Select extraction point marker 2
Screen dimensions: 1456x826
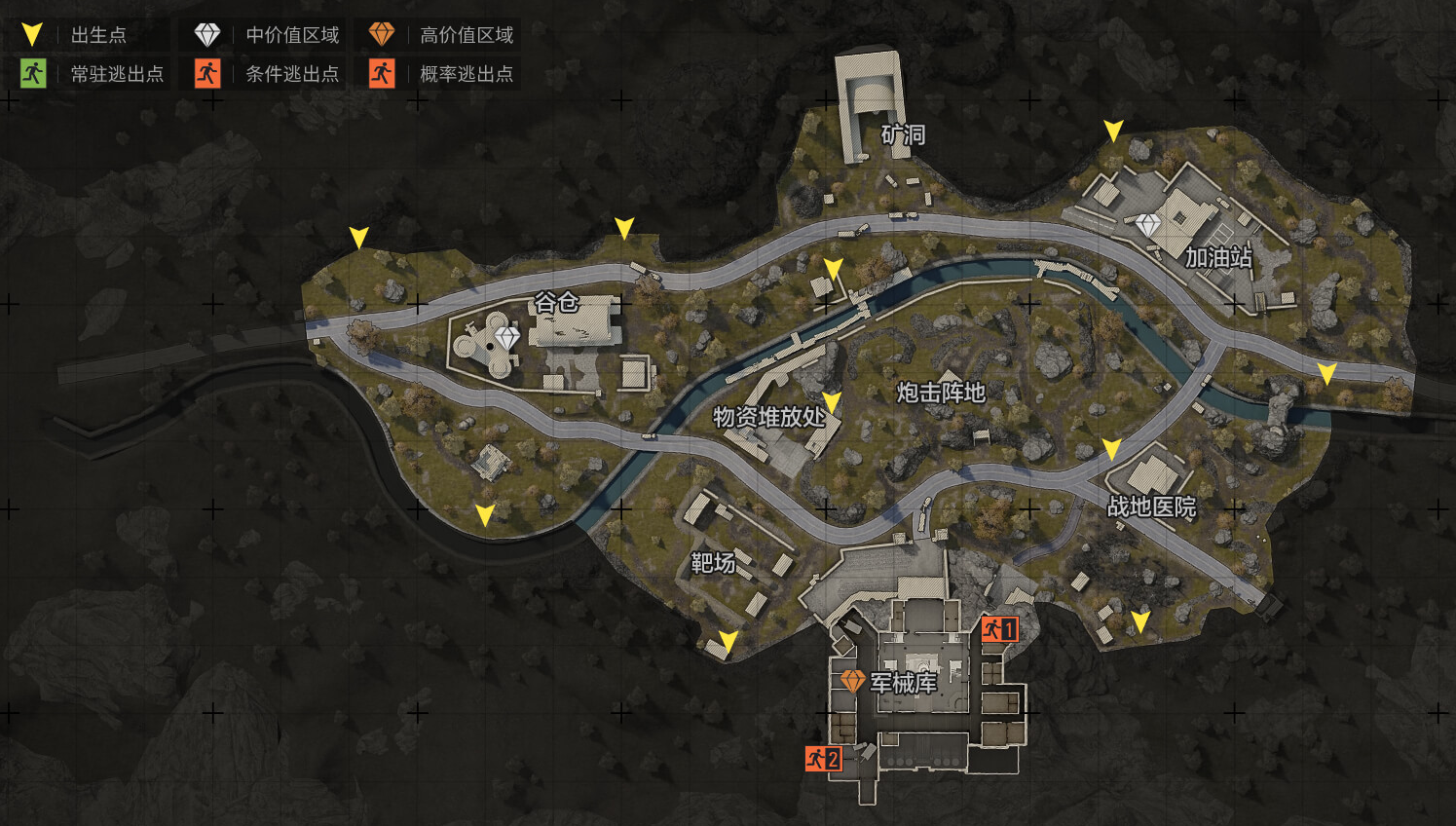pos(823,758)
